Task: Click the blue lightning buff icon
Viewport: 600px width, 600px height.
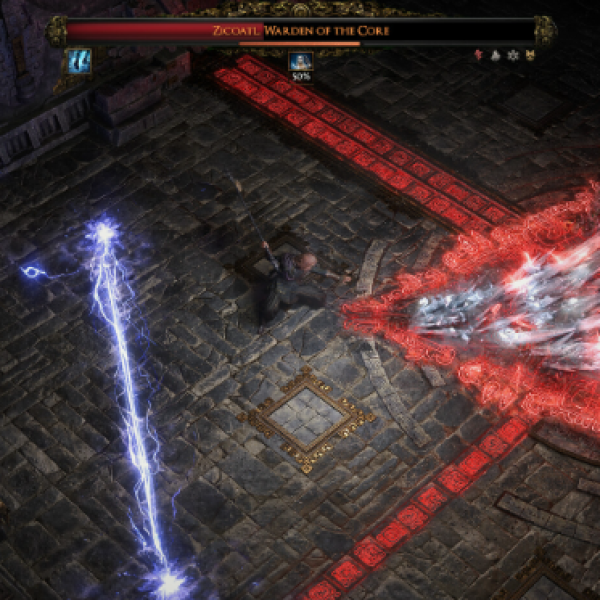Action: (79, 61)
